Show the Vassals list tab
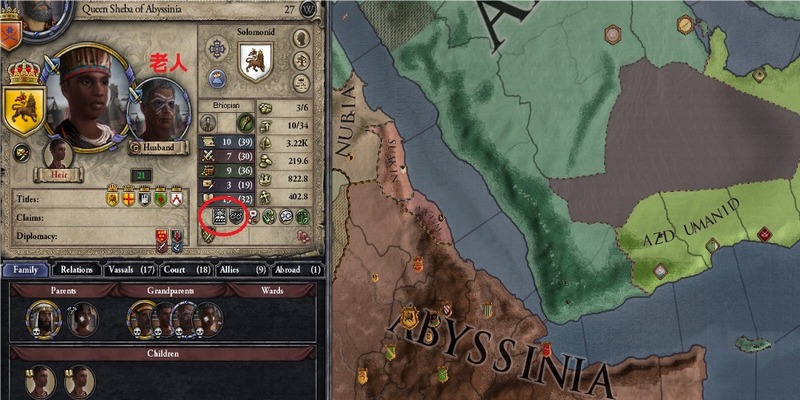 coord(136,269)
